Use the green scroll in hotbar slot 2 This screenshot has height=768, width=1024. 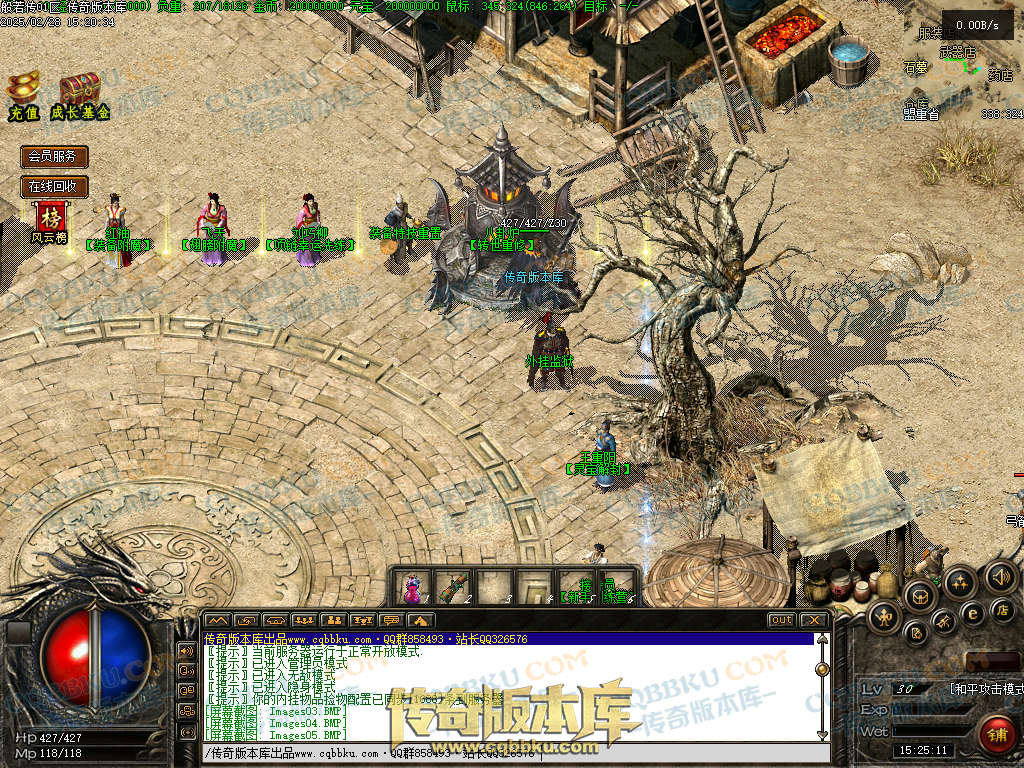[x=453, y=586]
